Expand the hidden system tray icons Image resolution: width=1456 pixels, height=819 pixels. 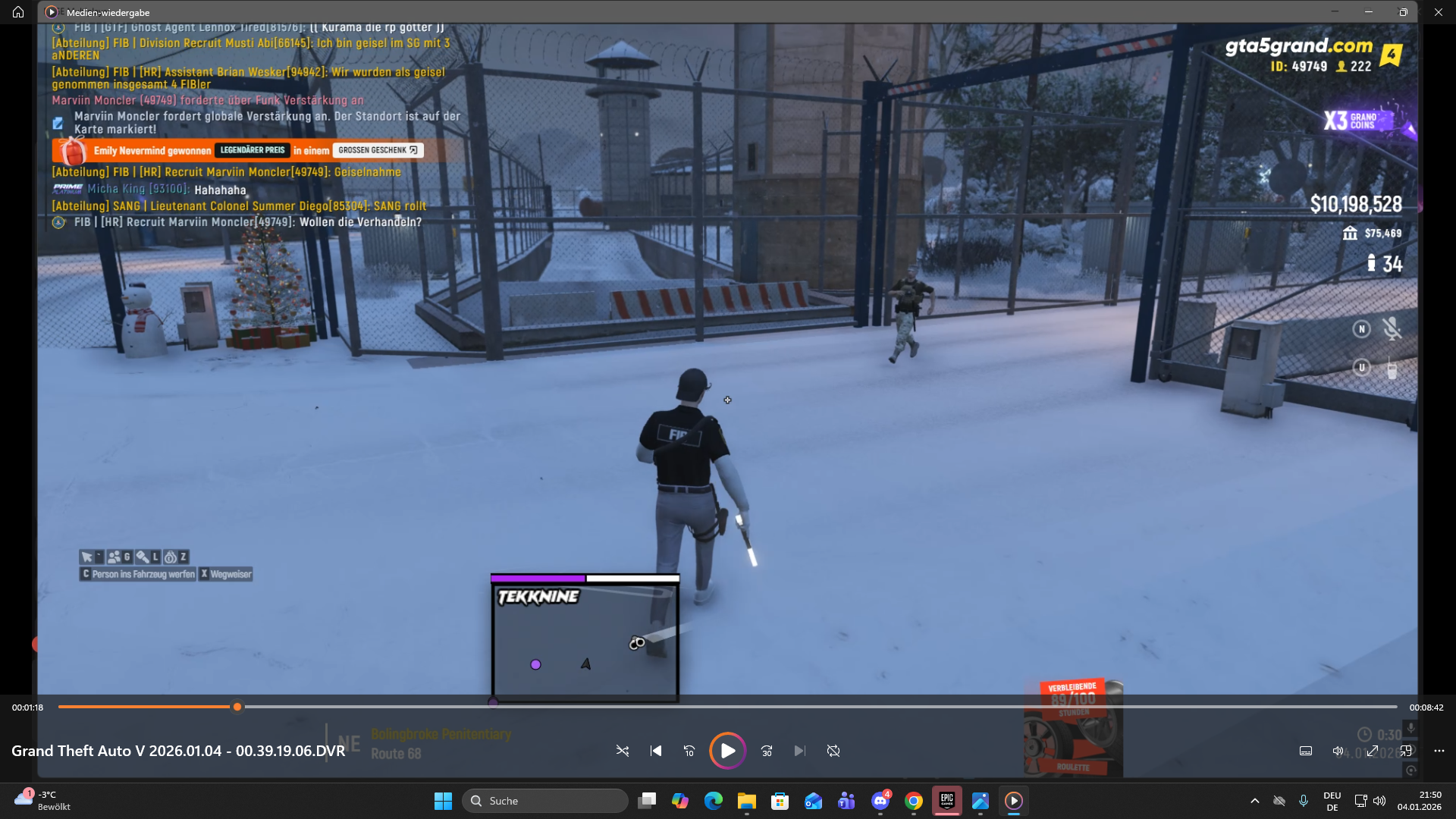[x=1256, y=800]
